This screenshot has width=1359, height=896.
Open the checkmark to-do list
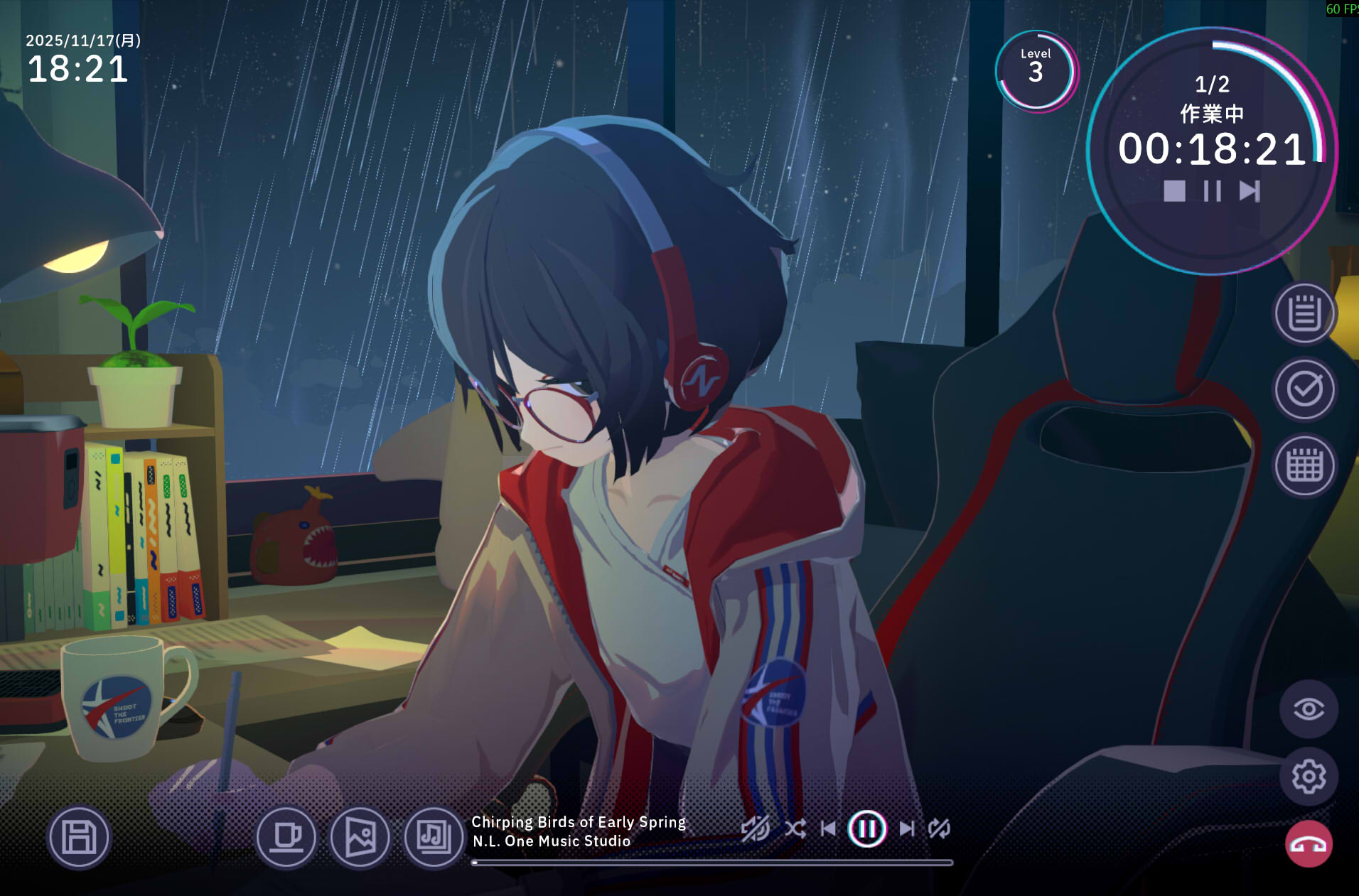pos(1304,389)
